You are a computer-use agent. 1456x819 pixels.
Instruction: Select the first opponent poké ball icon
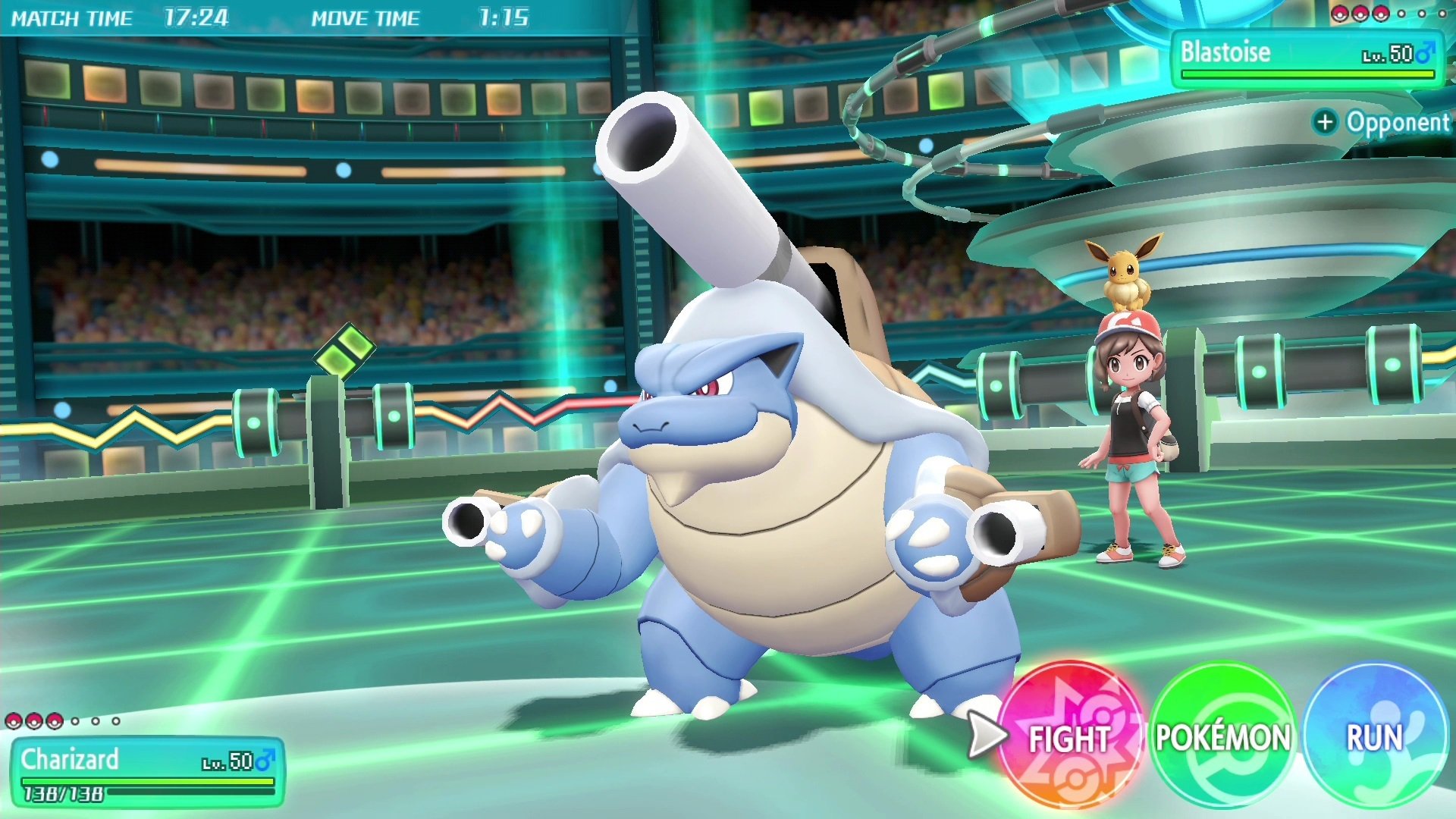(1340, 14)
